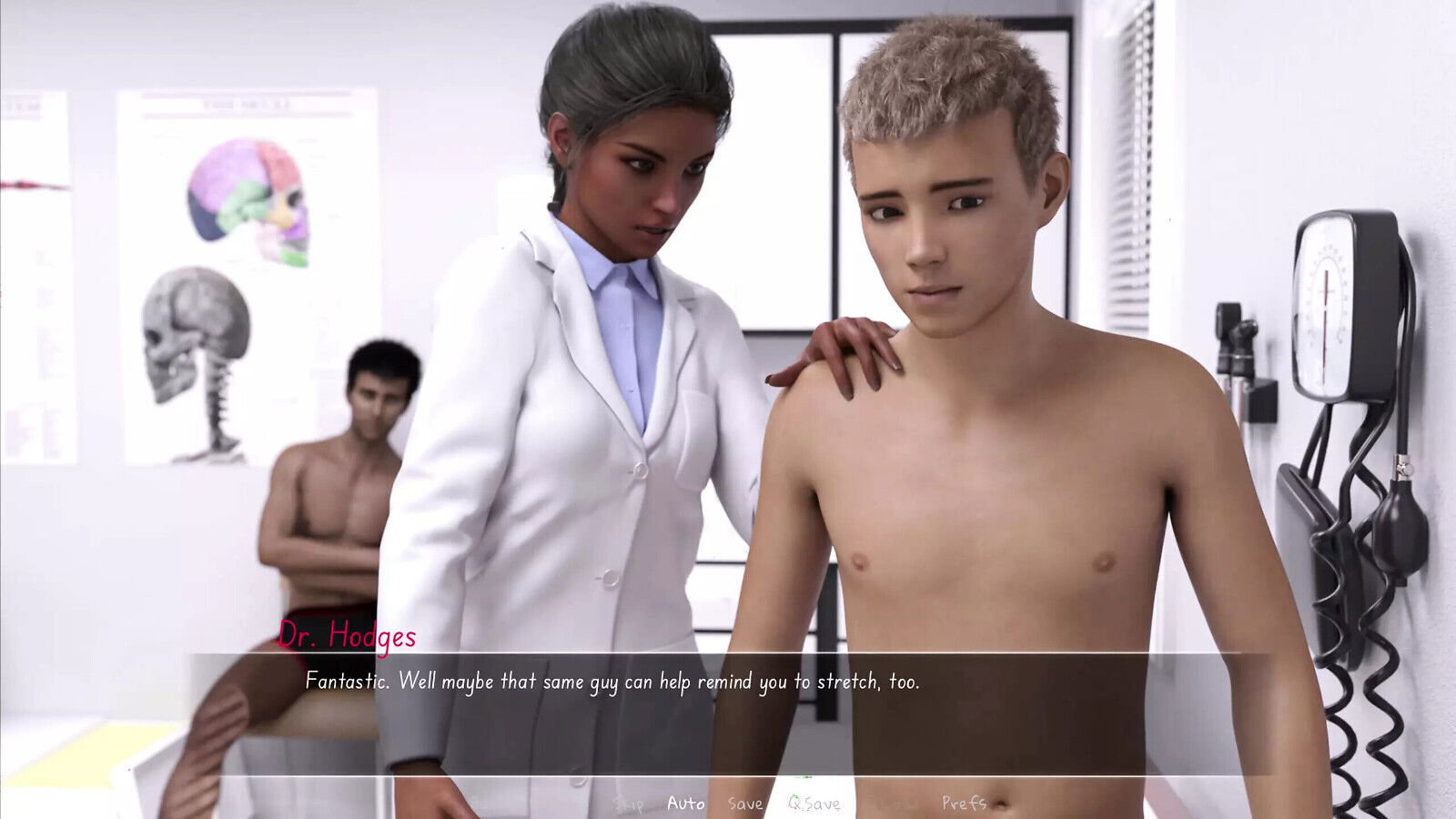Toggle the Auto advance option
Screen dimensions: 1456x819
(685, 803)
